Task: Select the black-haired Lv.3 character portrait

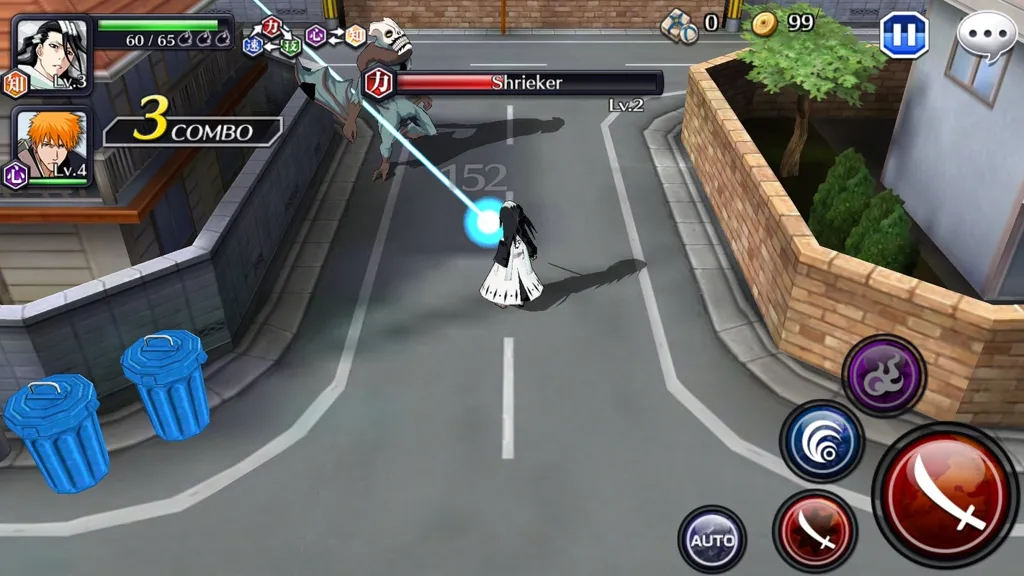Action: pos(52,54)
